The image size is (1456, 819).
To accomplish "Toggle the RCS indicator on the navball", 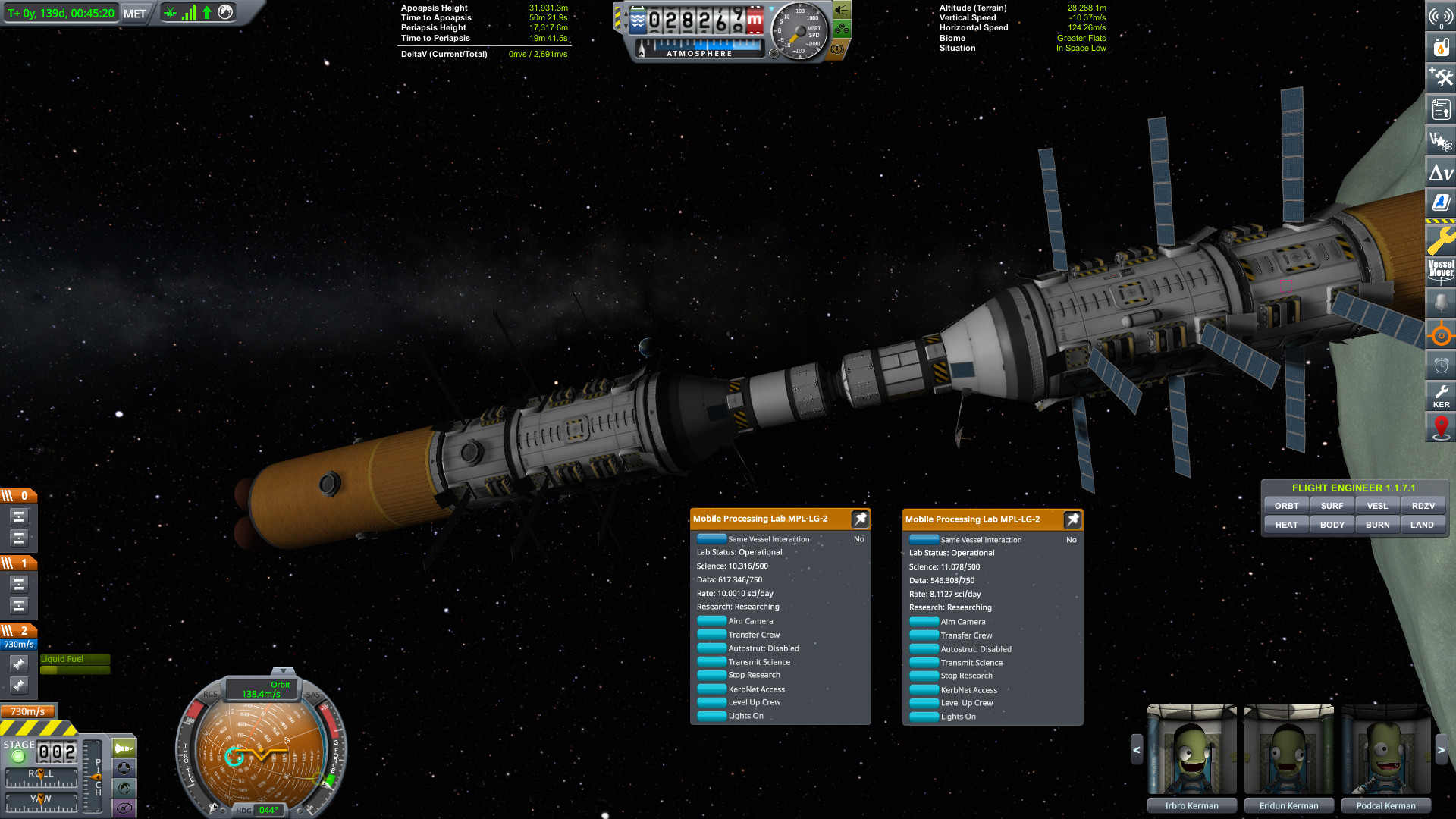I will tap(210, 694).
